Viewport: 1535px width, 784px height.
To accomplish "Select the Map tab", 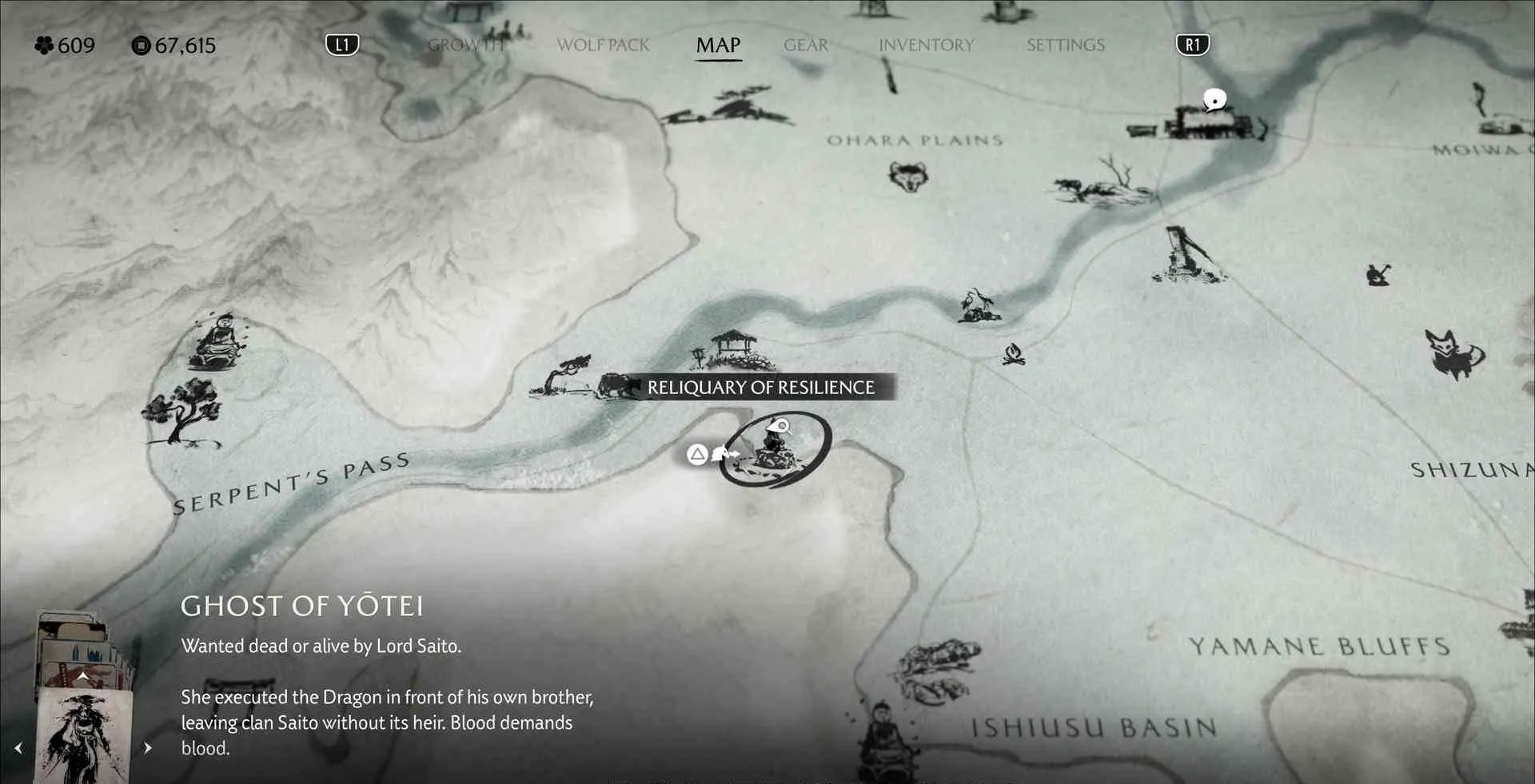I will pos(718,45).
